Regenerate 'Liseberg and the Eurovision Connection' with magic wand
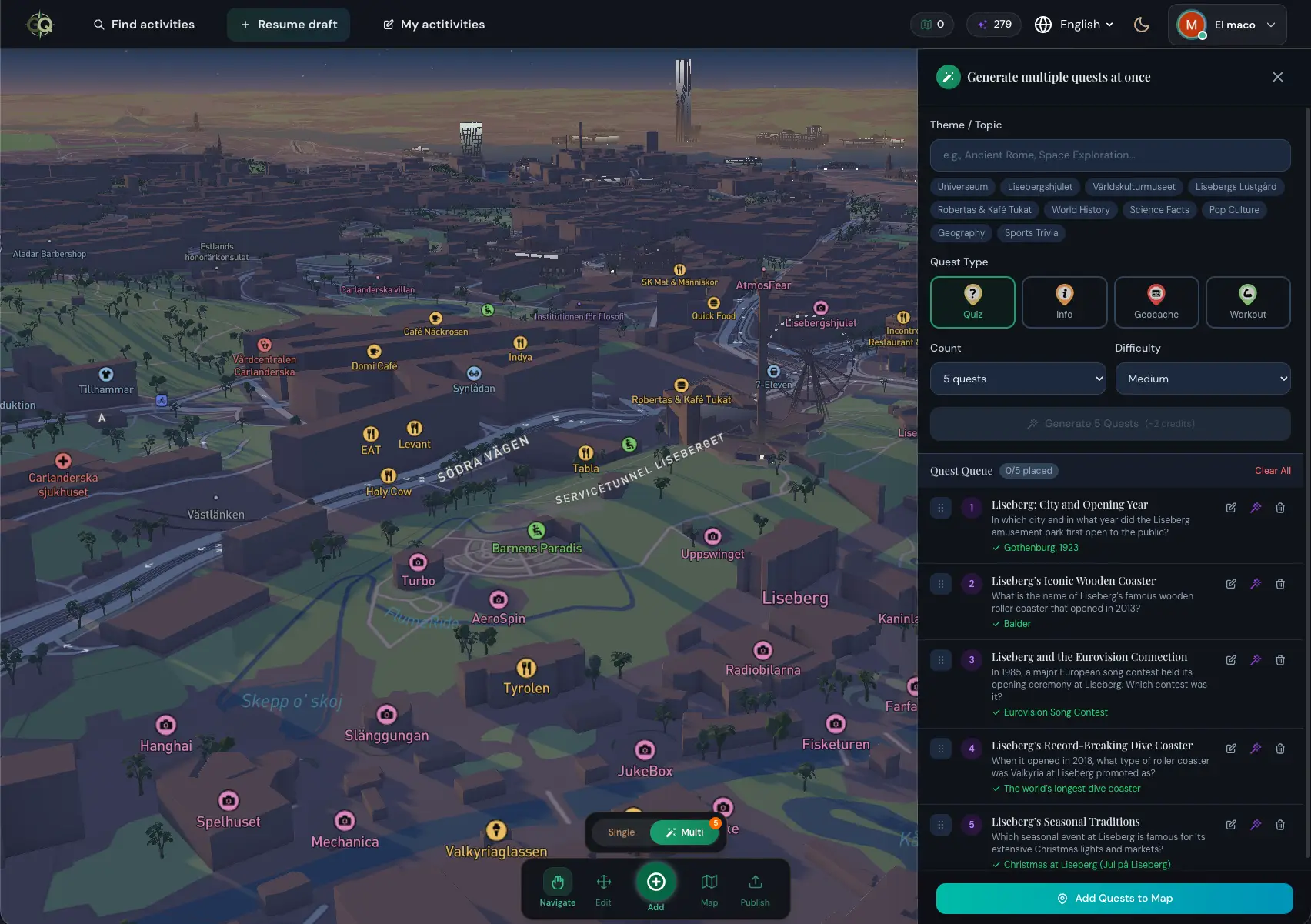Screen dimensions: 1311x924 click(x=1256, y=660)
